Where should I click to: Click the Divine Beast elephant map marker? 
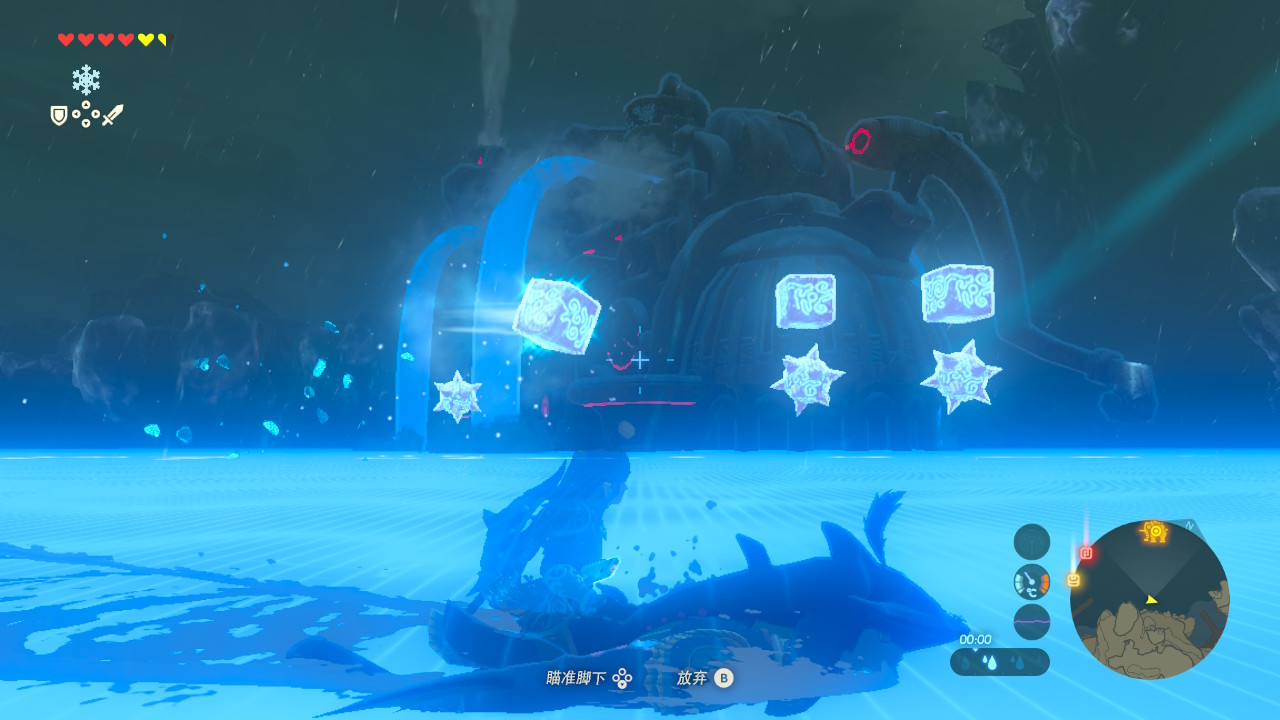point(1155,532)
